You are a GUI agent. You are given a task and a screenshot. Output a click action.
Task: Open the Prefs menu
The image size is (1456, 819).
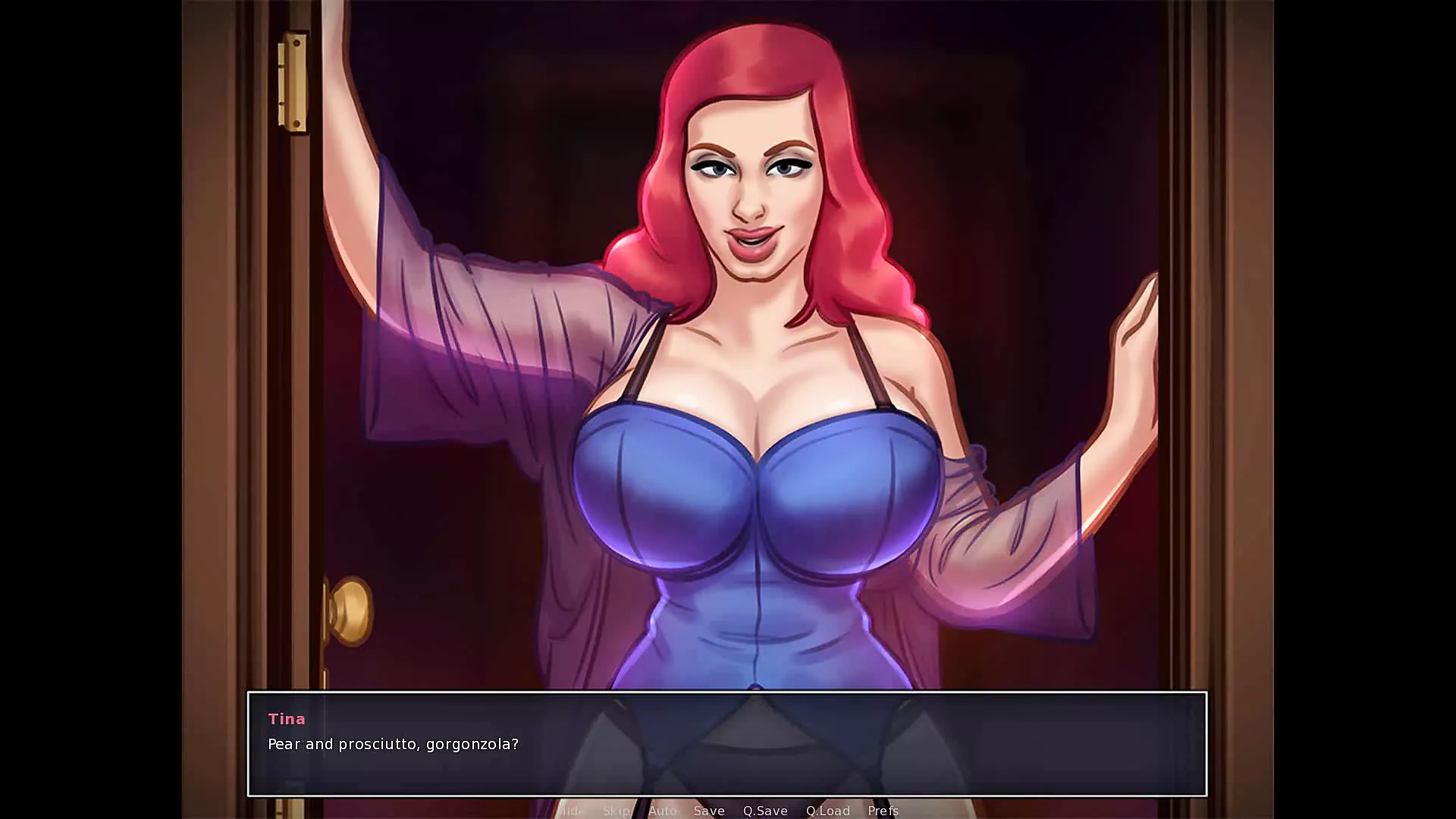[883, 811]
